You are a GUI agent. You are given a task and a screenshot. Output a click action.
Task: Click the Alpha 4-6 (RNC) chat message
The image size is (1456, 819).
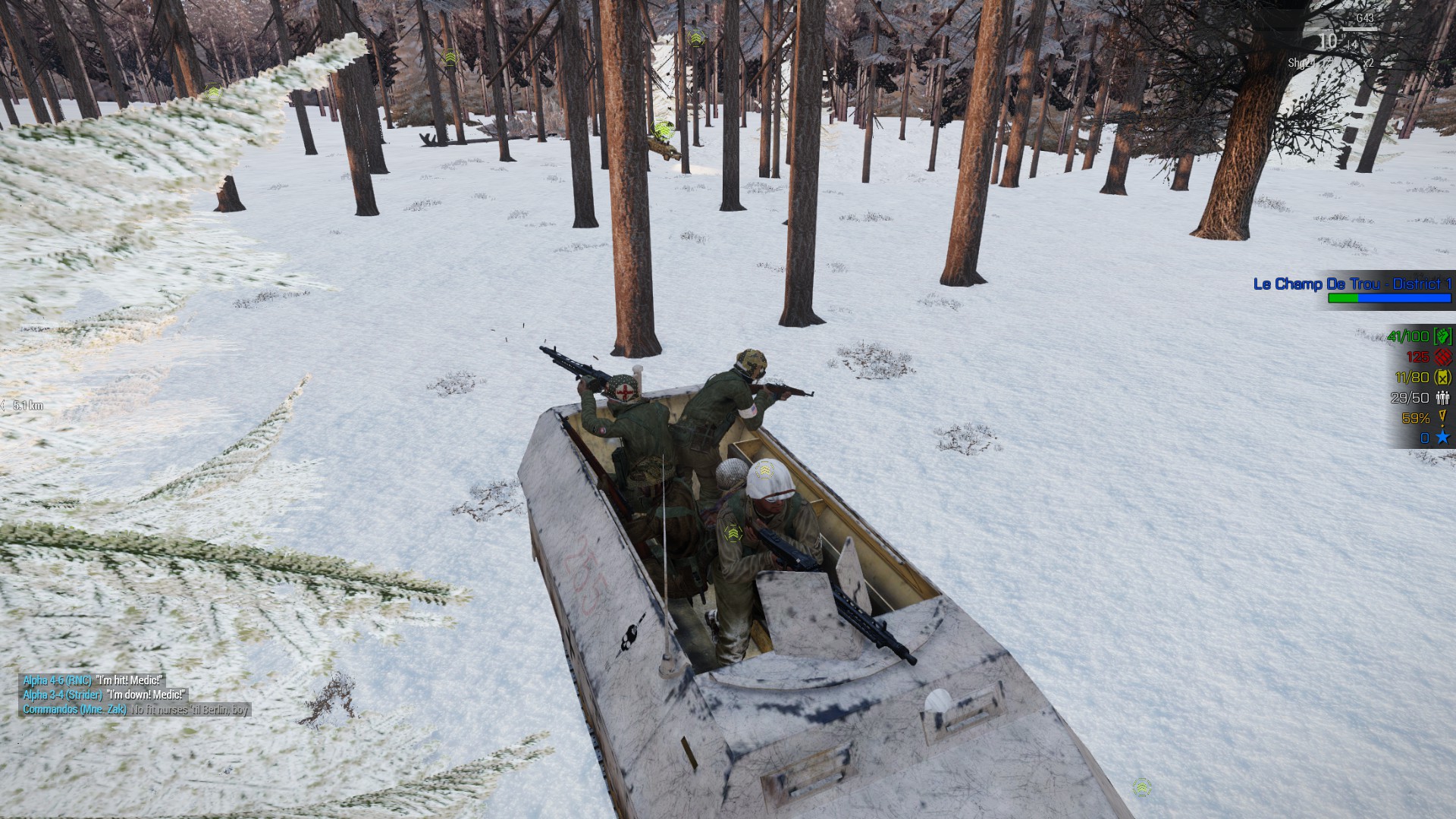(x=93, y=680)
